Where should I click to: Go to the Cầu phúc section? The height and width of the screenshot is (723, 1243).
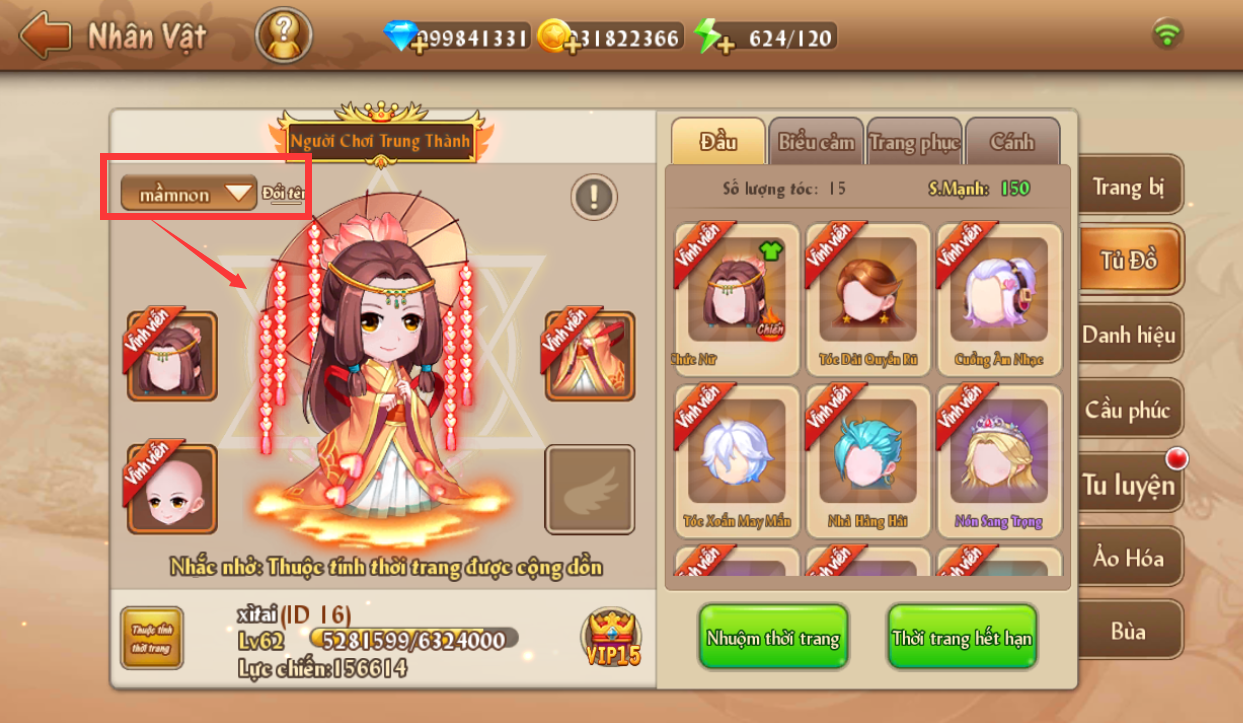pos(1128,410)
